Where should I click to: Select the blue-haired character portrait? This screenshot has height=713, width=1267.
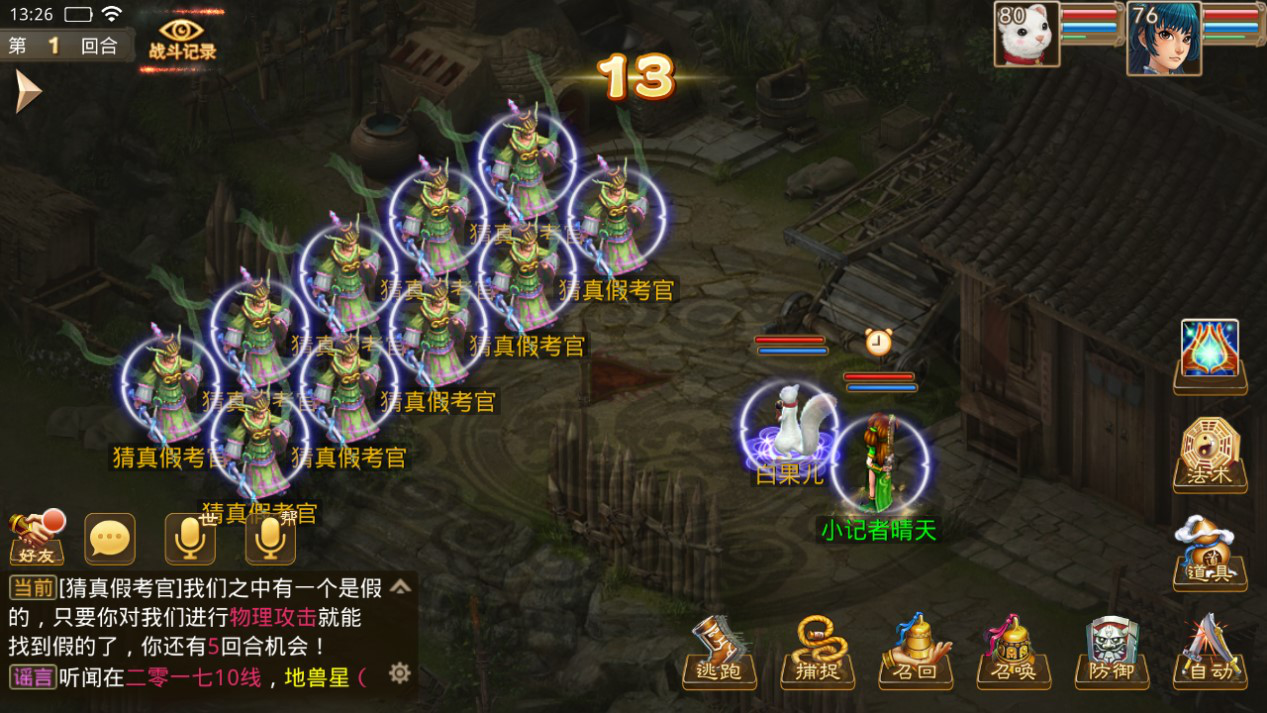point(1164,38)
